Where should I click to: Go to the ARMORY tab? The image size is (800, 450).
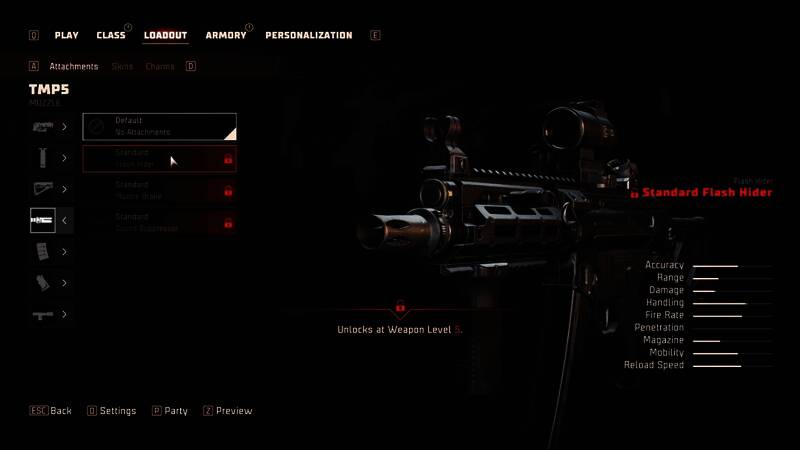(226, 36)
